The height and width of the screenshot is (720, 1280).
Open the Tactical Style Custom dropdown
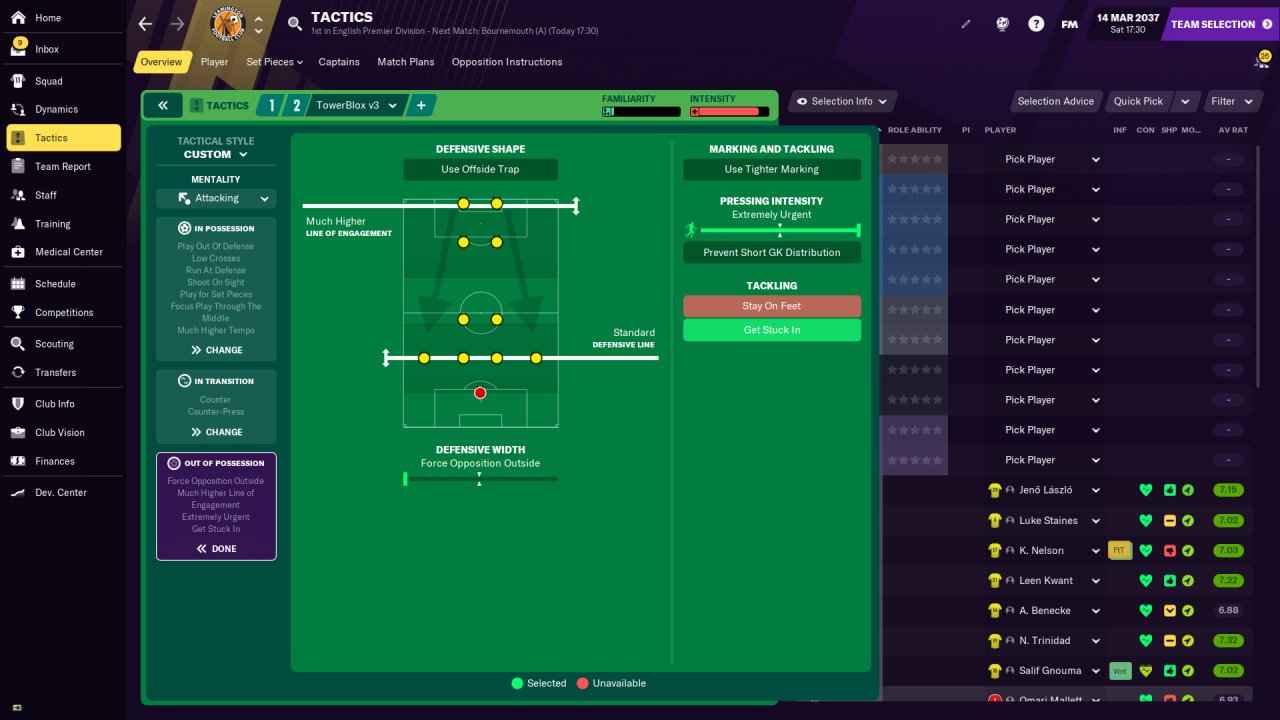pos(216,155)
